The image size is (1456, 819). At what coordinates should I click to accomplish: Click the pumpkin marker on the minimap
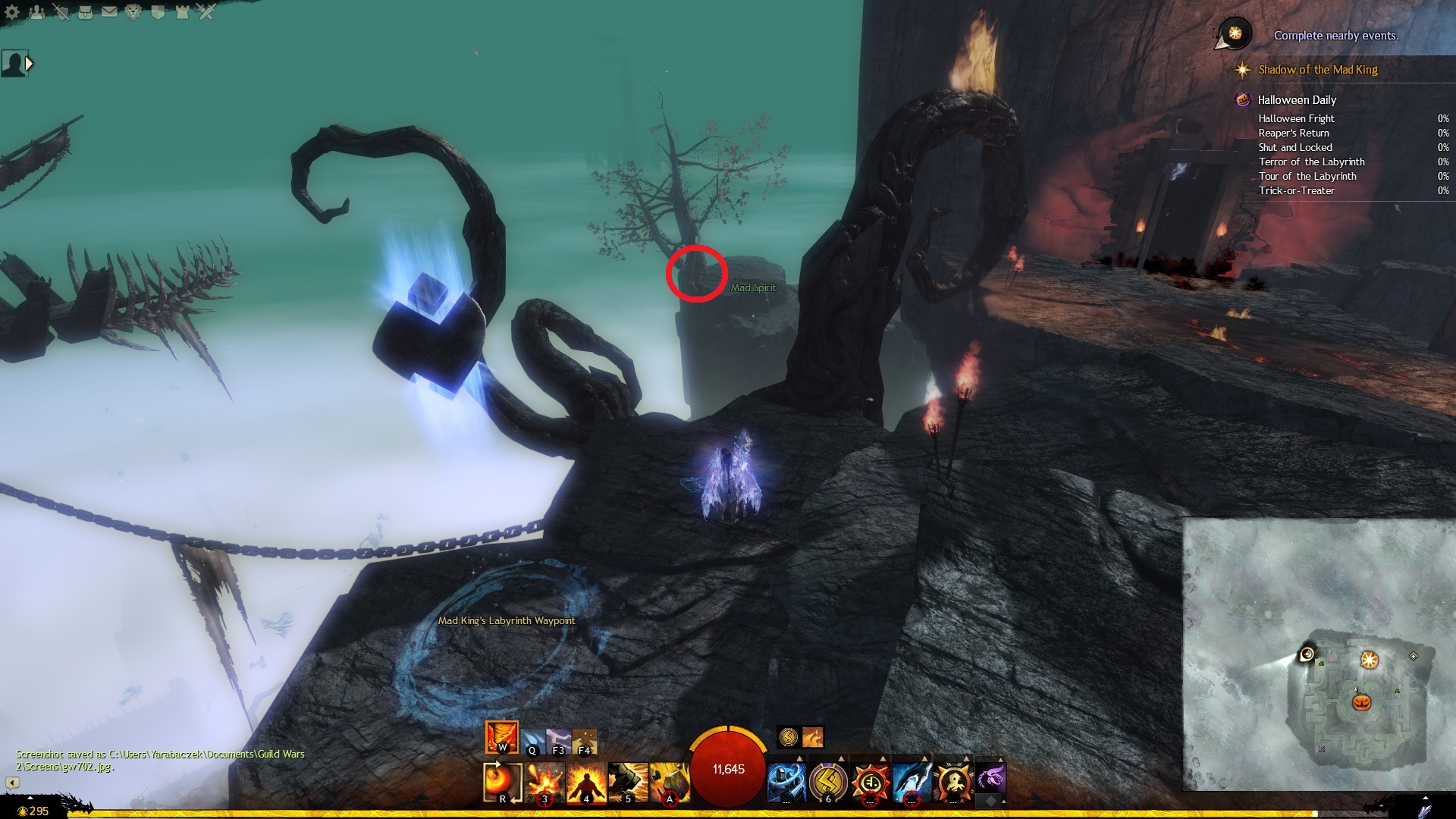[x=1362, y=701]
